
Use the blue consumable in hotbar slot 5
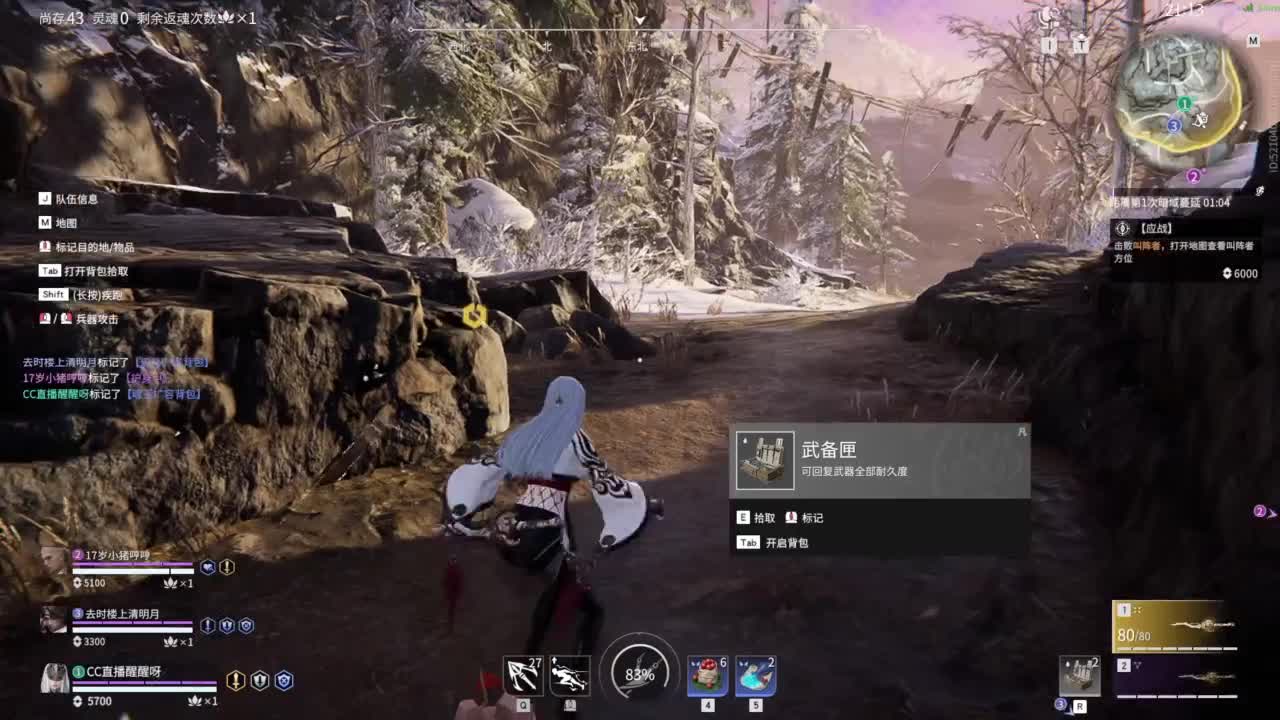coord(757,676)
